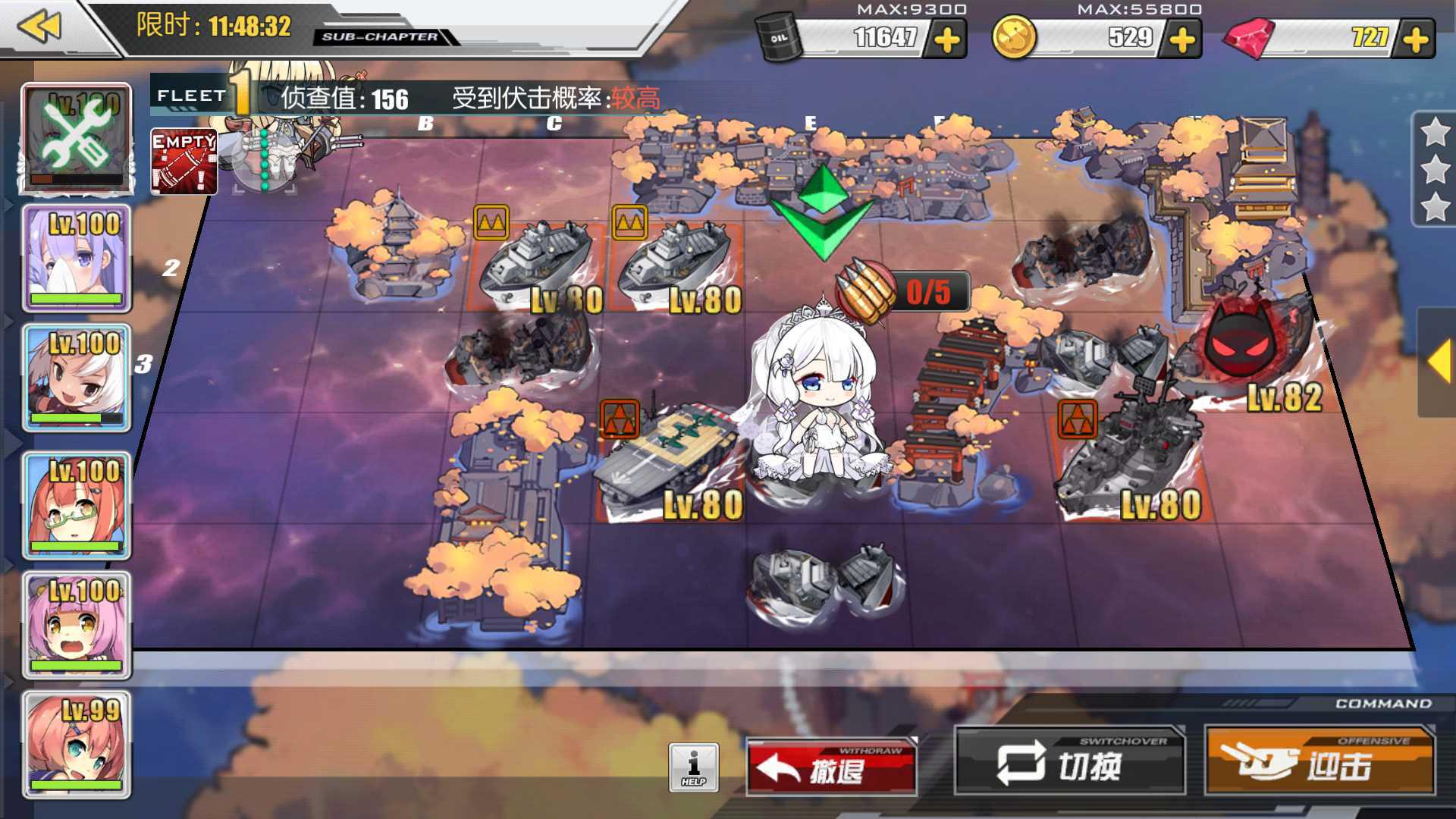
Task: Open the Help info button
Action: coord(693,767)
